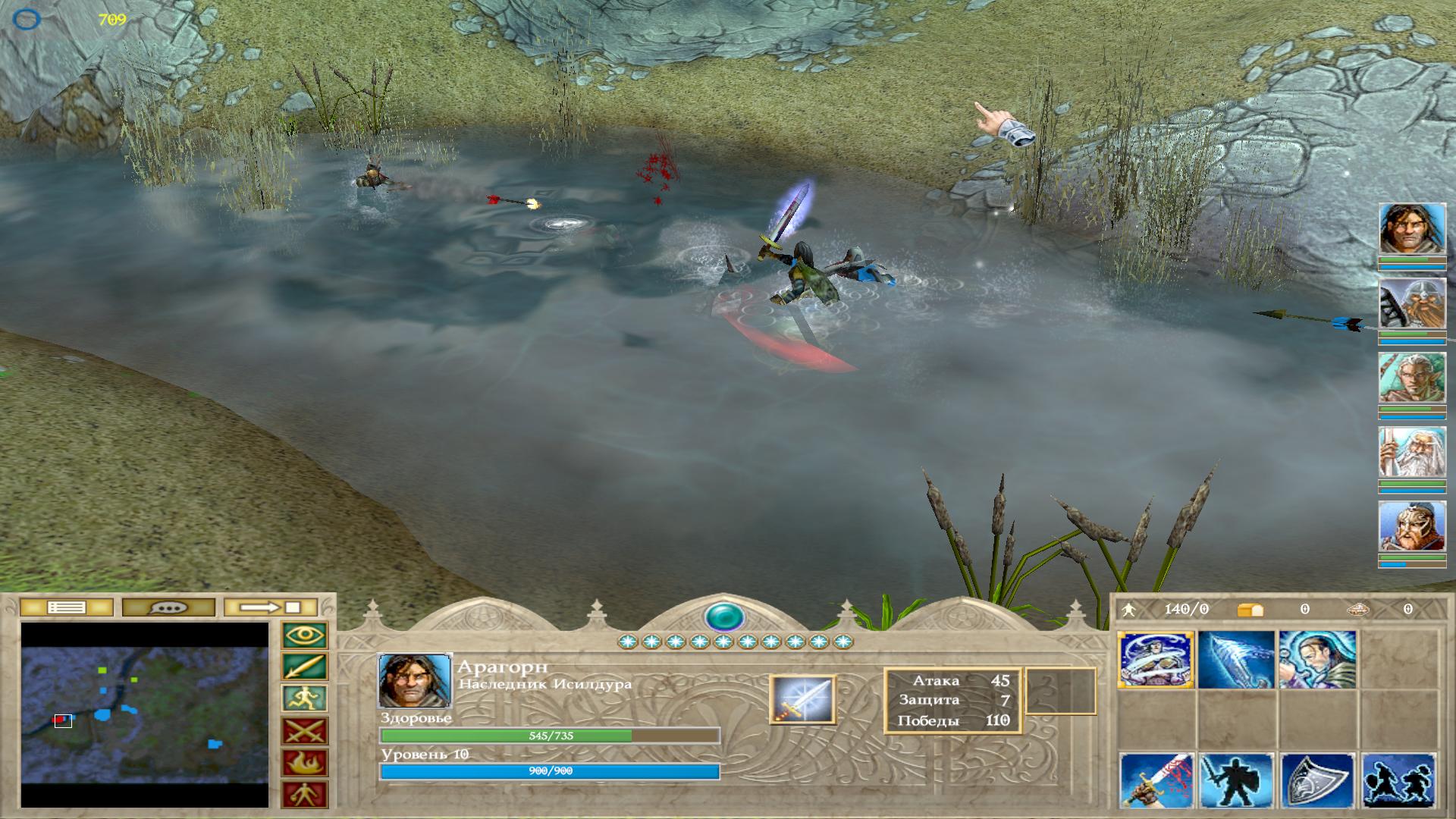
Task: Click the flame command icon
Action: [305, 763]
